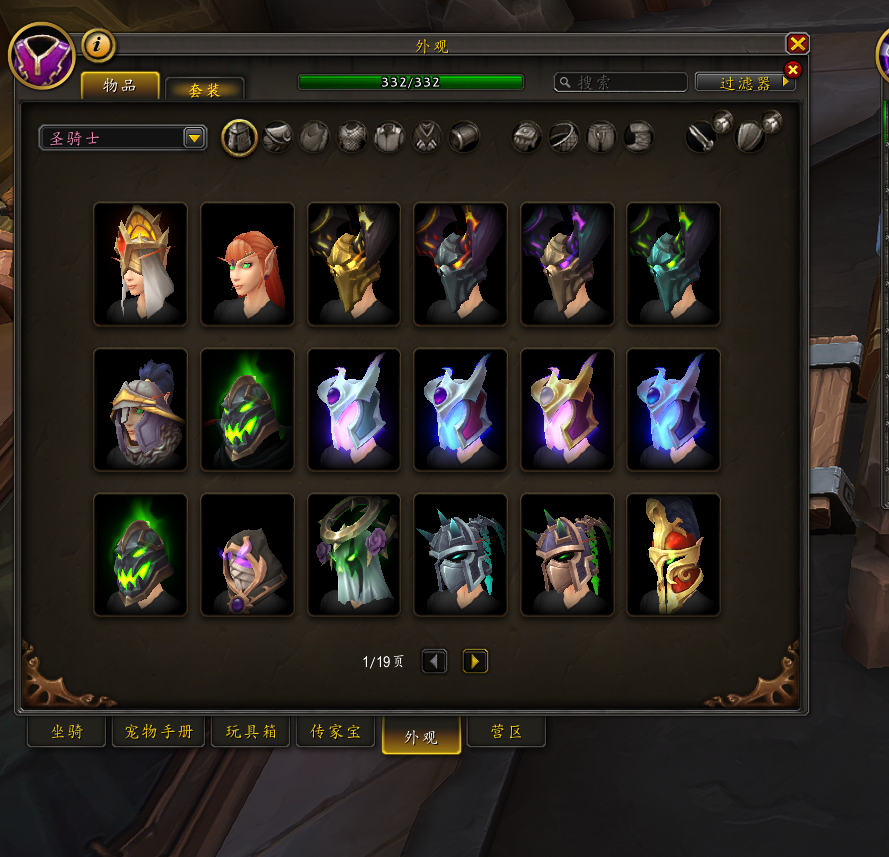889x857 pixels.
Task: Choose the shoulder armor slot icon
Action: [x=277, y=137]
